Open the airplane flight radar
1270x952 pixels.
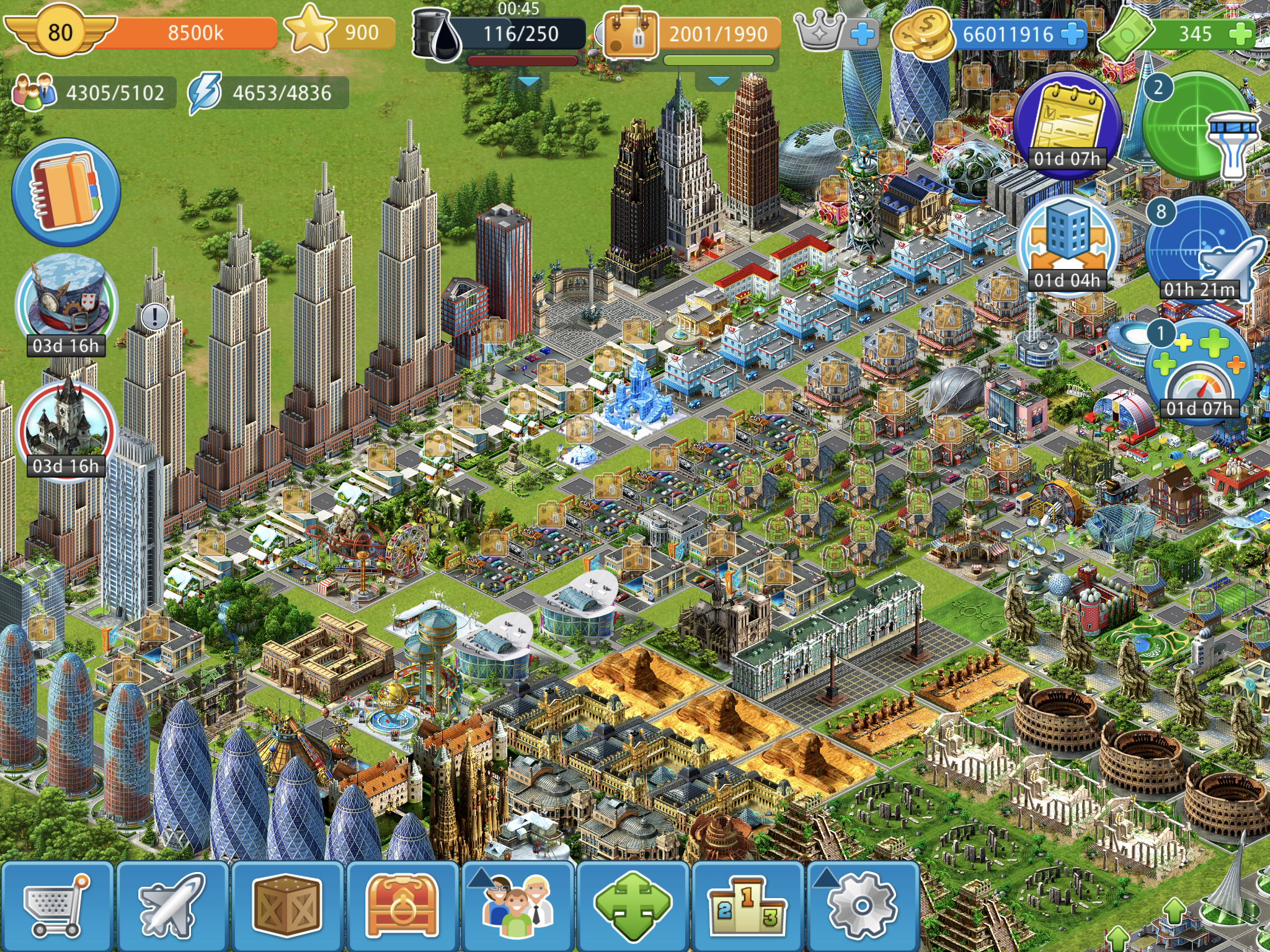(x=1200, y=248)
